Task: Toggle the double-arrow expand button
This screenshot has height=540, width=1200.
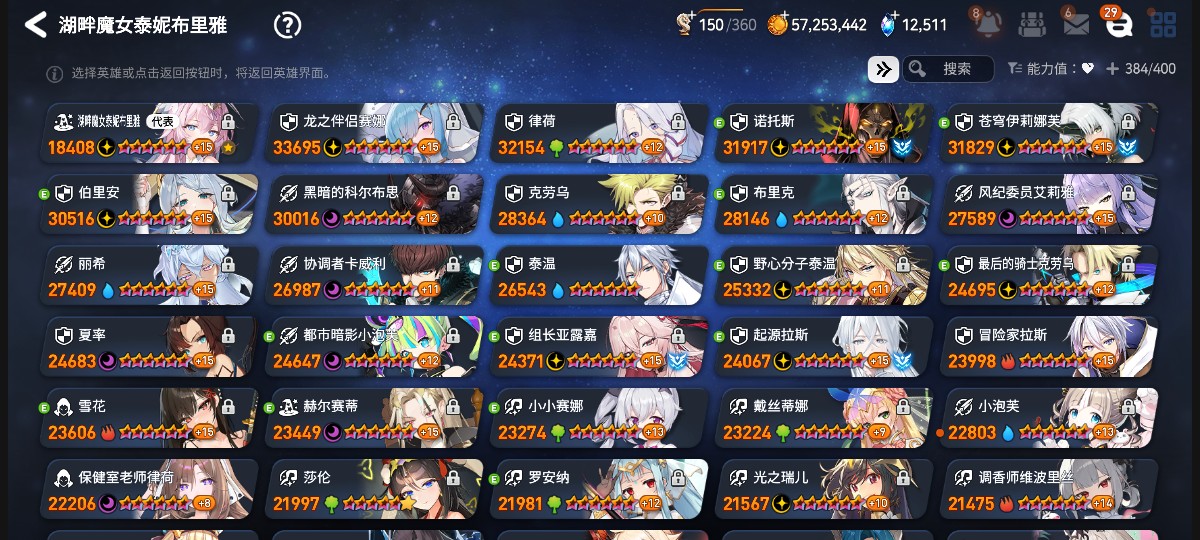Action: [x=882, y=69]
